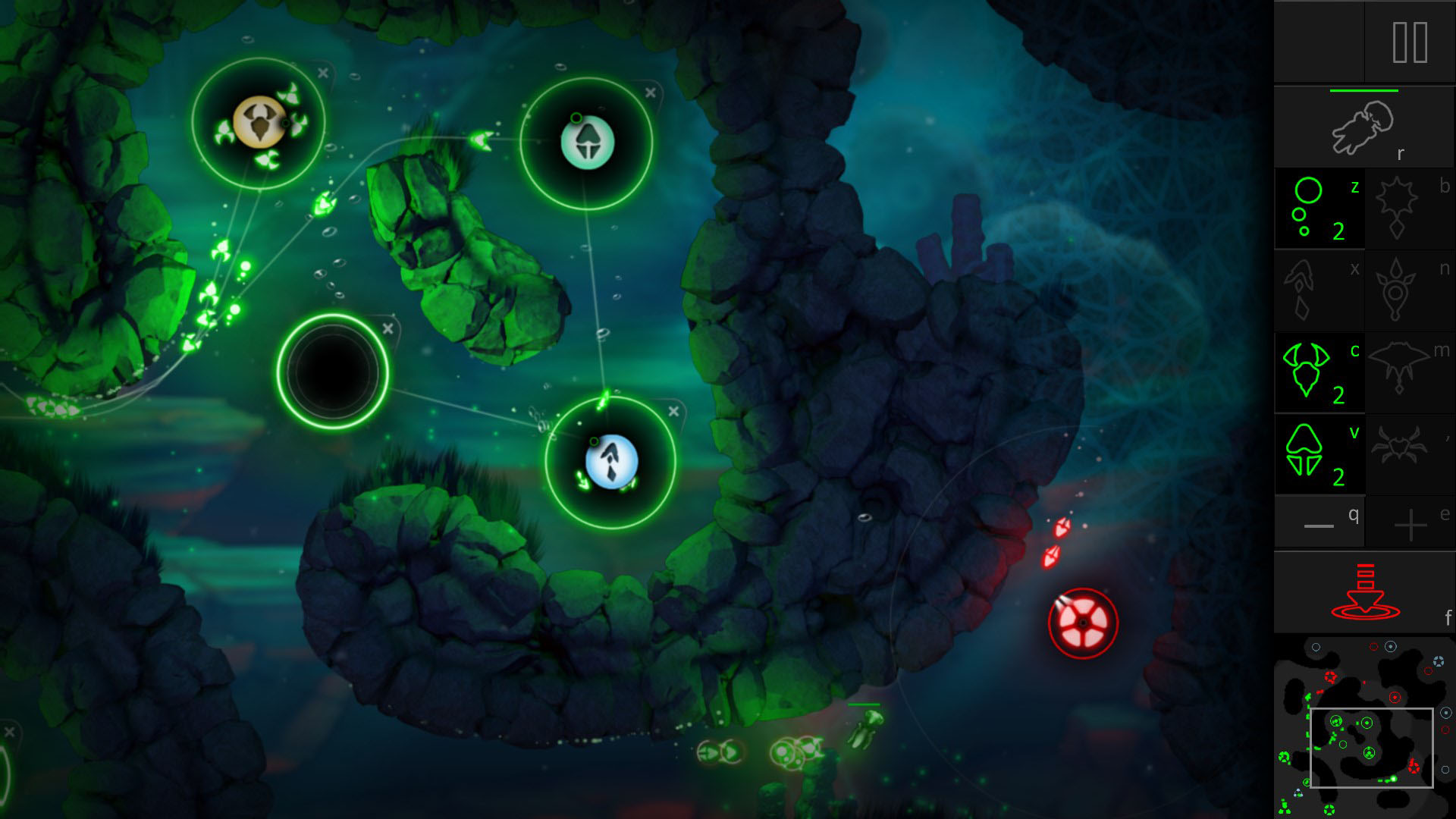Click the manta-shaped unit slot (m)
1456x819 pixels.
point(1409,372)
